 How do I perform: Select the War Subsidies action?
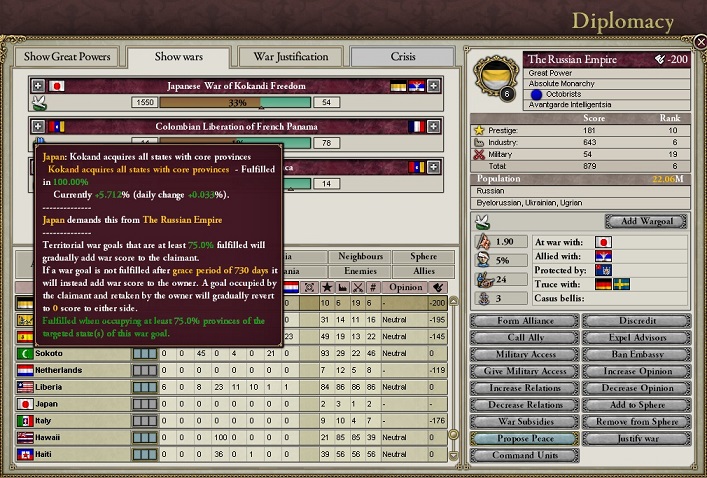pos(525,422)
